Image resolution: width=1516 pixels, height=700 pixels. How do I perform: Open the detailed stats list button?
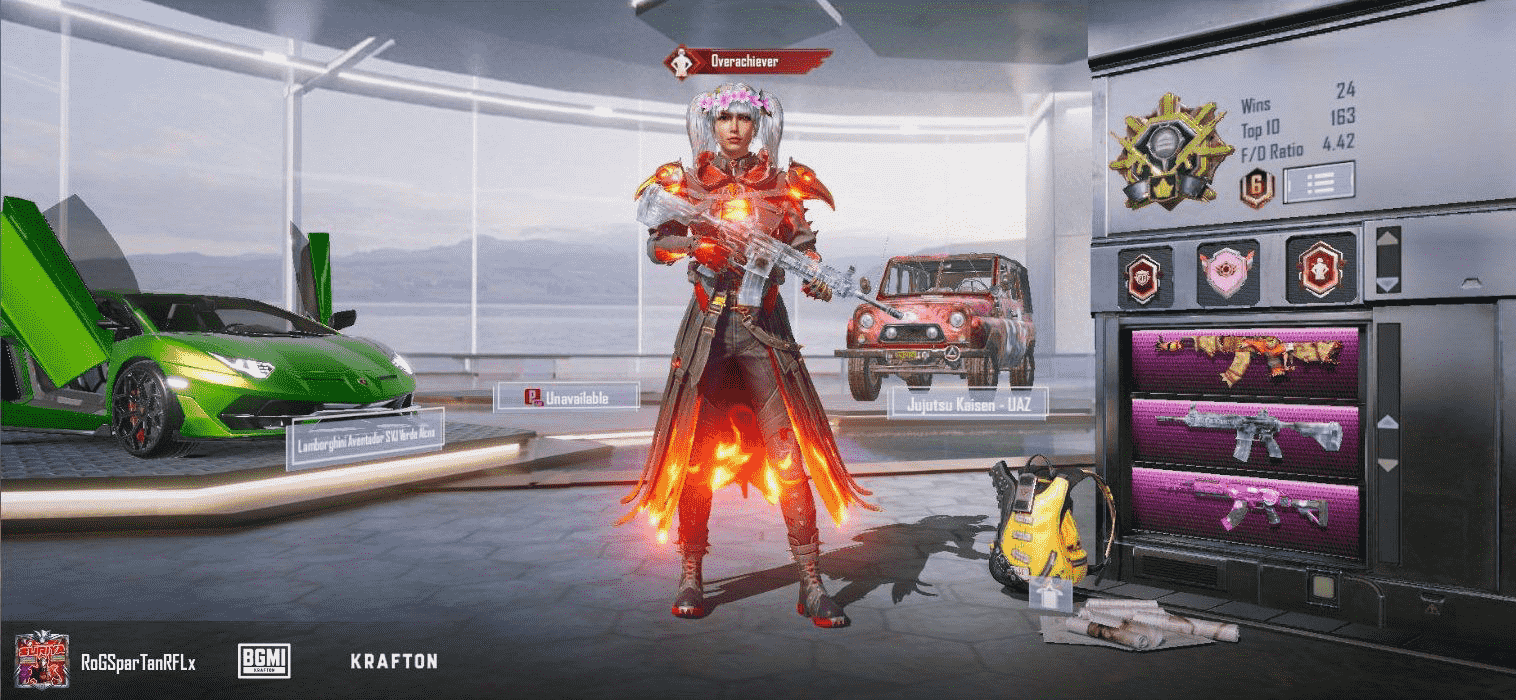[x=1318, y=183]
